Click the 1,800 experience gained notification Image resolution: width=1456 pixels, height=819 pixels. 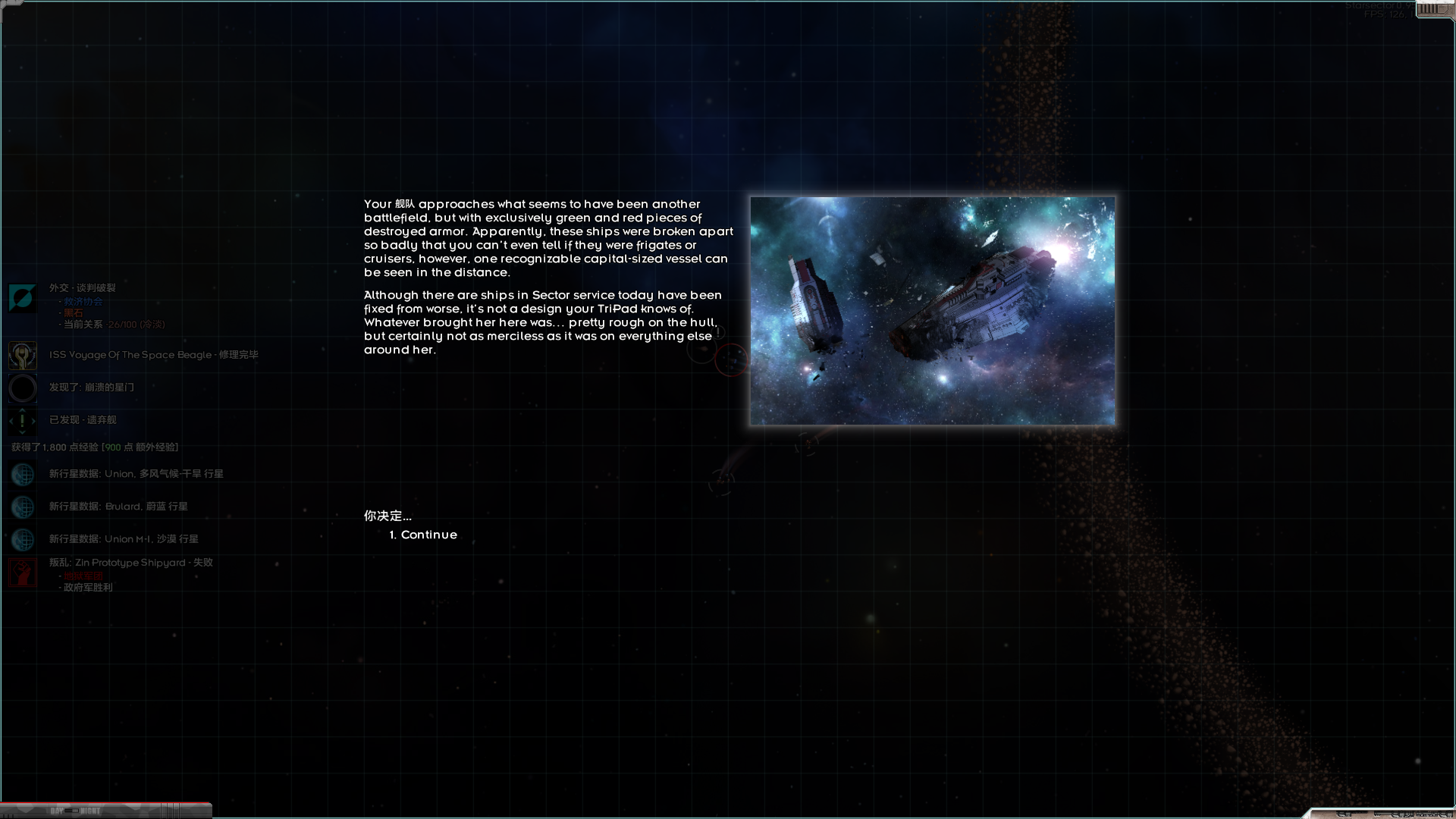click(x=93, y=447)
